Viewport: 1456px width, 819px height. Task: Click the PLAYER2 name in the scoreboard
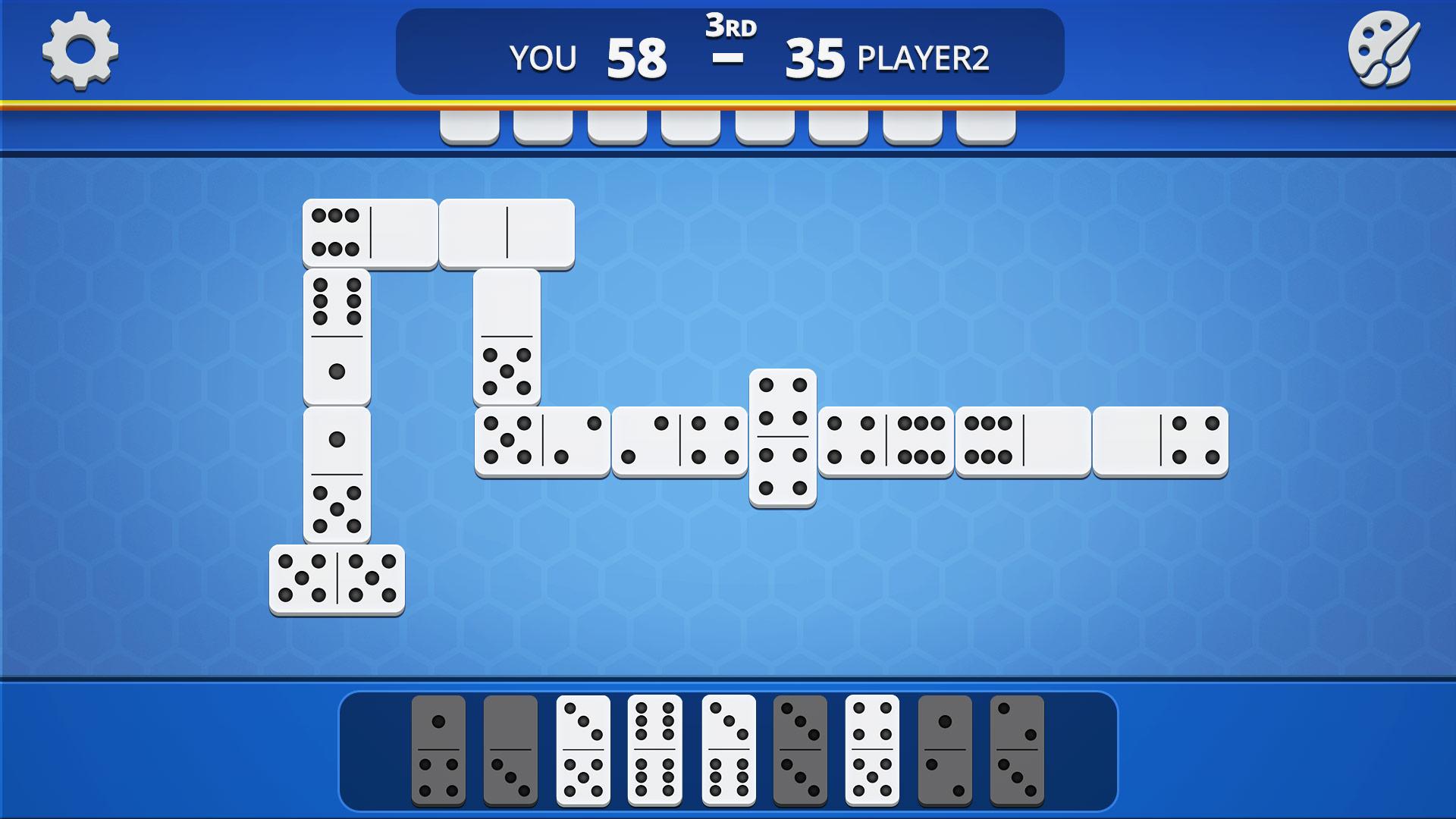(927, 57)
